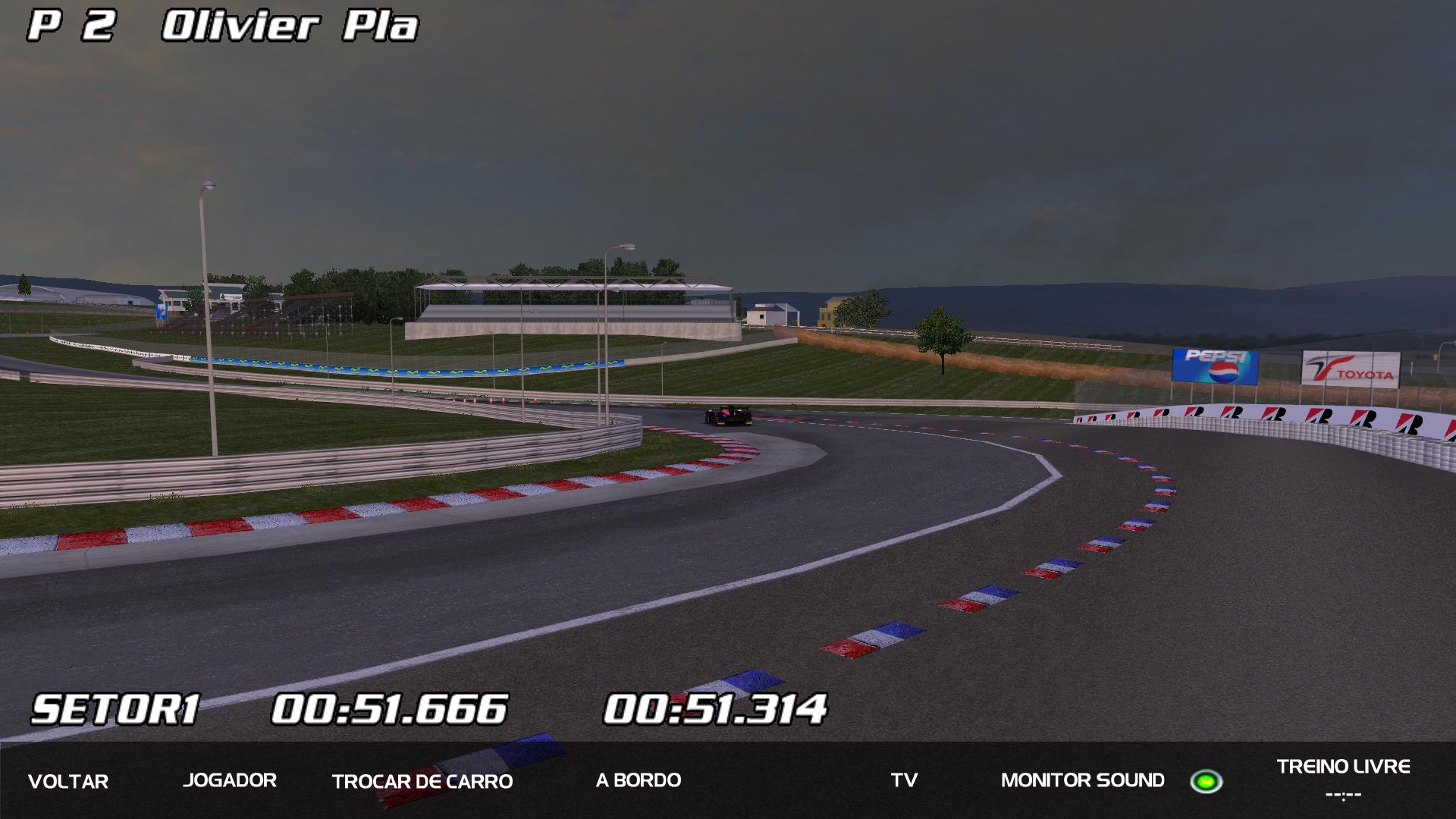Activate the TV camera view
1456x819 pixels.
pyautogui.click(x=904, y=780)
